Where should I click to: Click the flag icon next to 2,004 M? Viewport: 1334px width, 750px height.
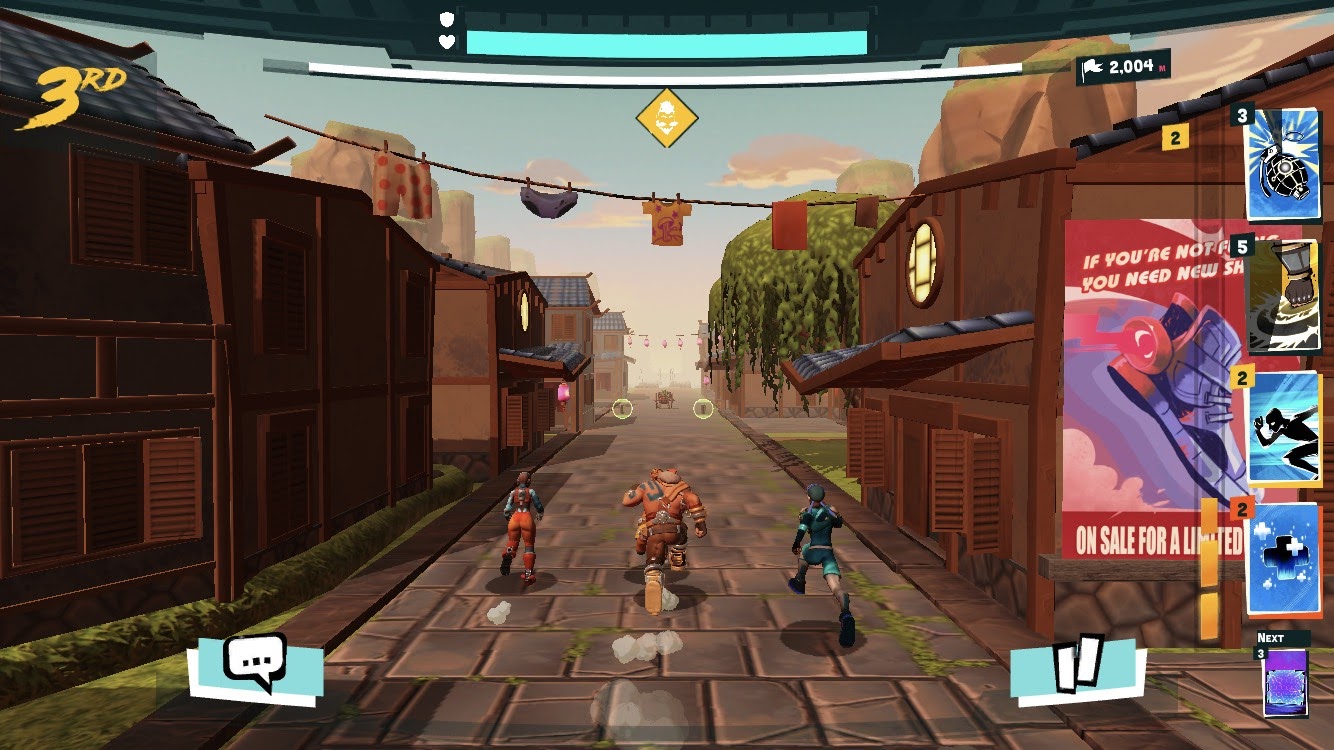click(x=1092, y=68)
